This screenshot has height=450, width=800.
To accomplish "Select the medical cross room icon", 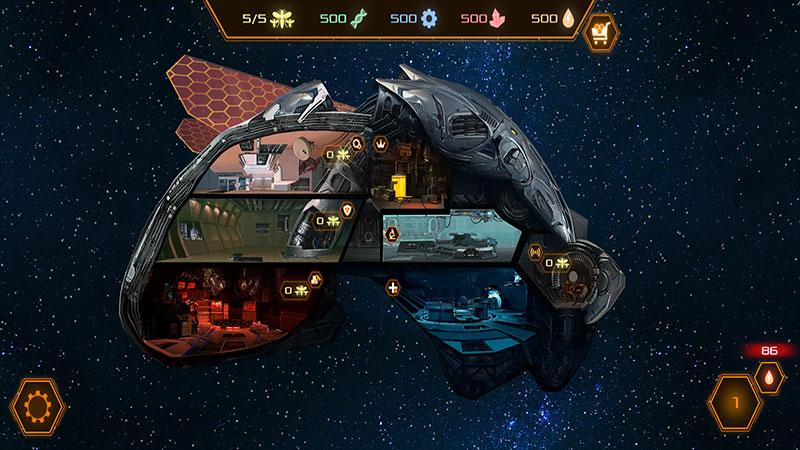I will coord(393,289).
